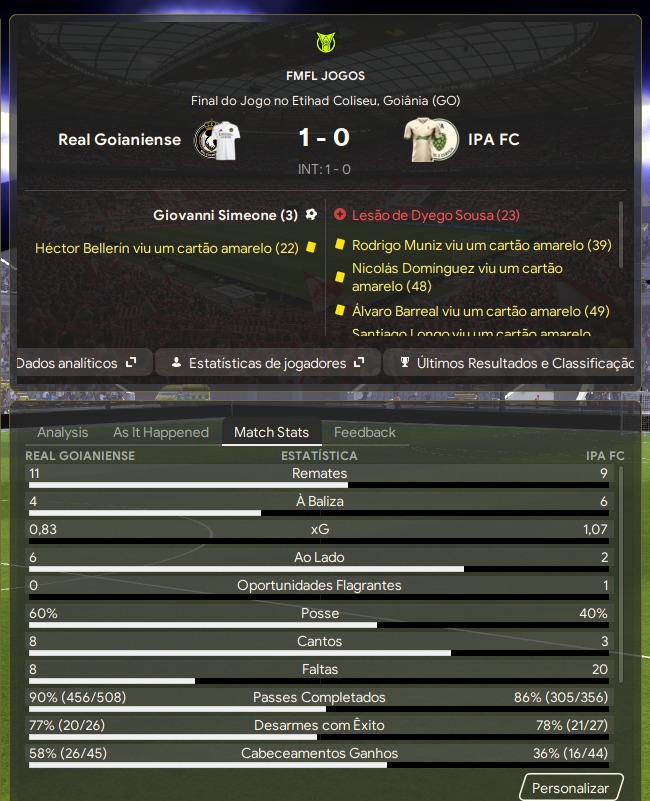This screenshot has width=650, height=801.
Task: Click Héctor Bellerín yellow card event
Action: coord(166,248)
